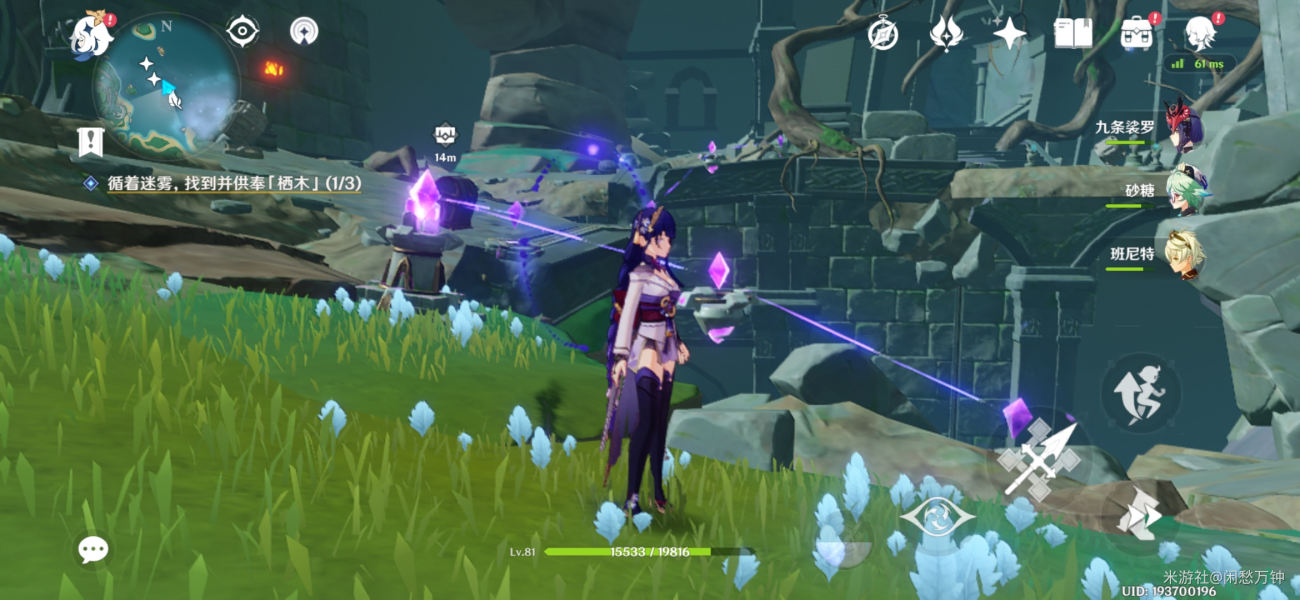Select the tracked 「栖木」 quest objective text
This screenshot has width=1300, height=600.
(x=234, y=183)
